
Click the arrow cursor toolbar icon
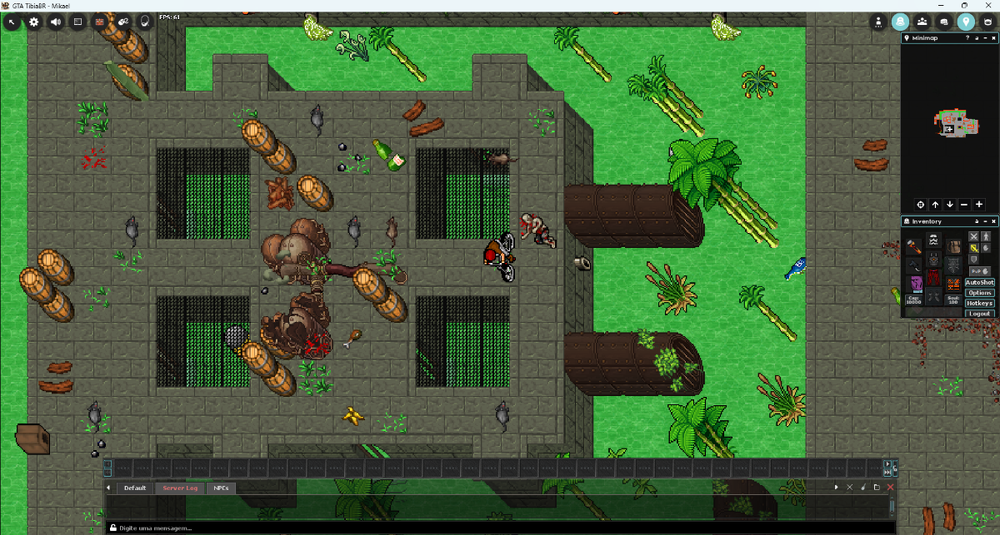pos(12,21)
